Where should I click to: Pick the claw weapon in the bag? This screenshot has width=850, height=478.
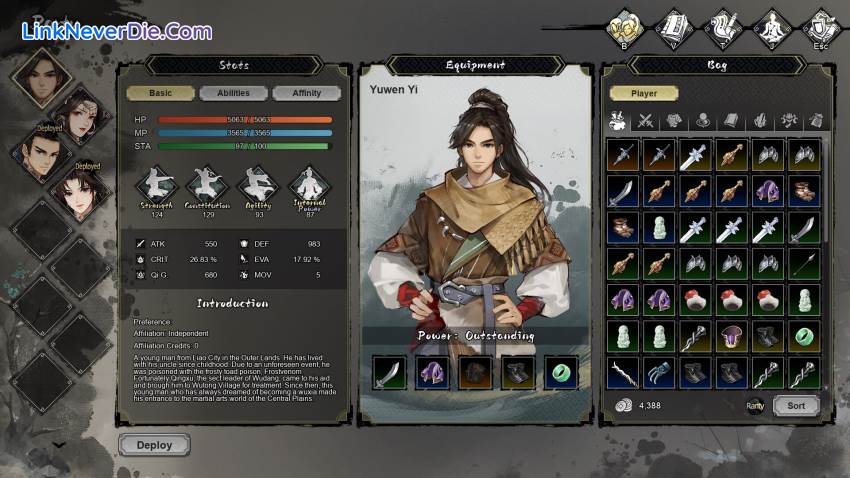659,372
